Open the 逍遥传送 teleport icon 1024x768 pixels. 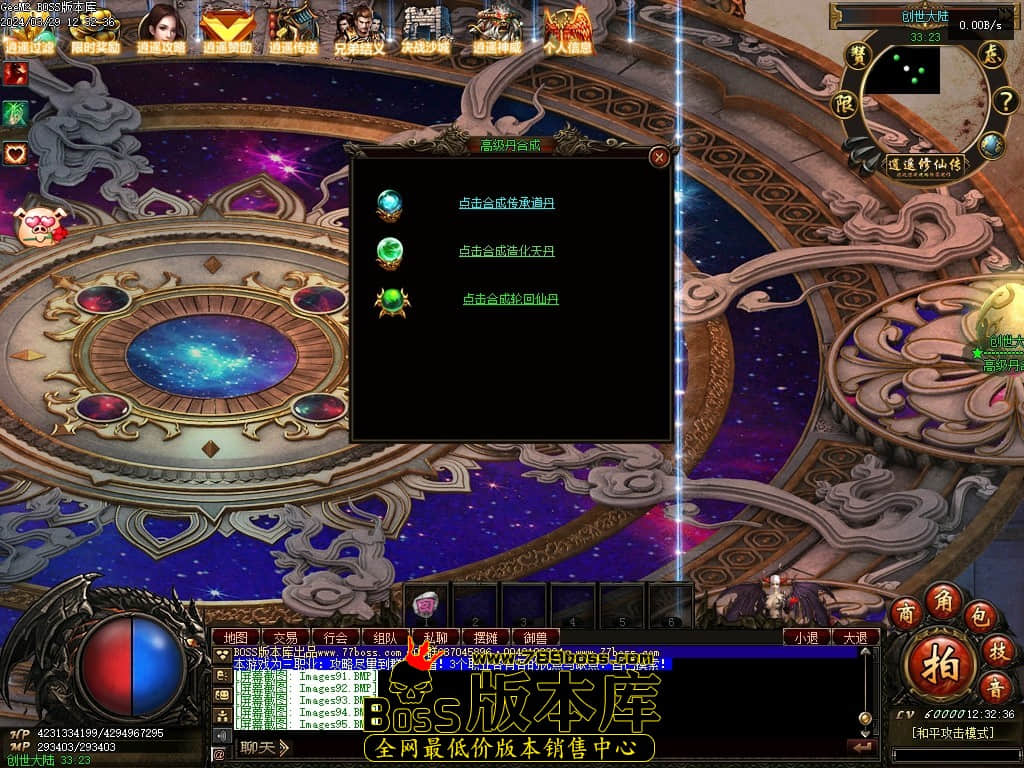coord(293,30)
